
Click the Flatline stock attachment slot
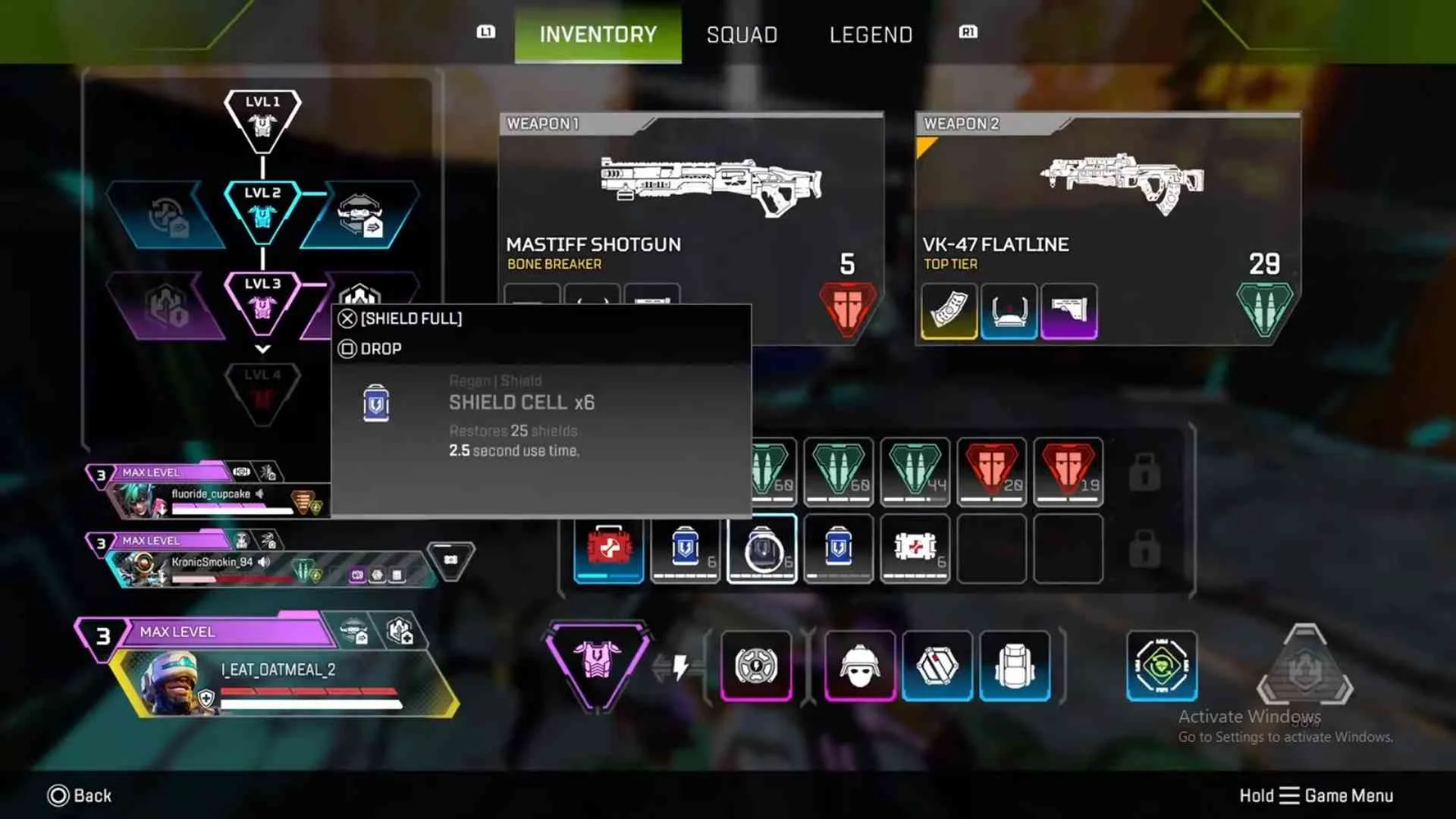pyautogui.click(x=1069, y=311)
